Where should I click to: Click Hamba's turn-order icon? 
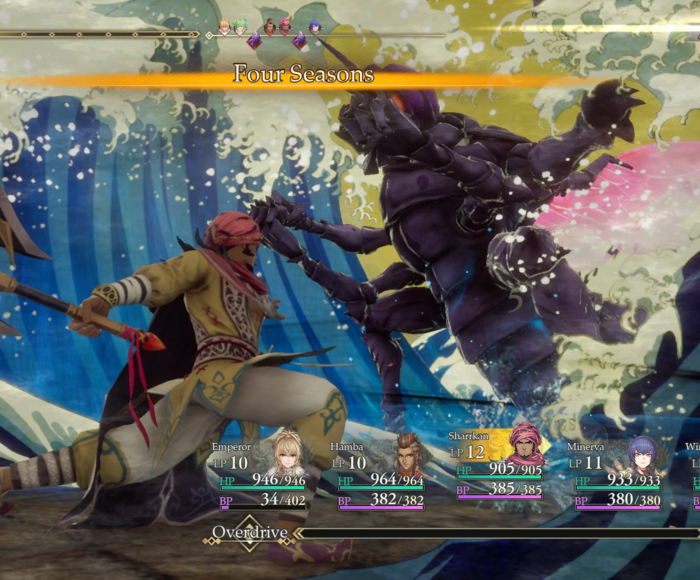[x=269, y=27]
